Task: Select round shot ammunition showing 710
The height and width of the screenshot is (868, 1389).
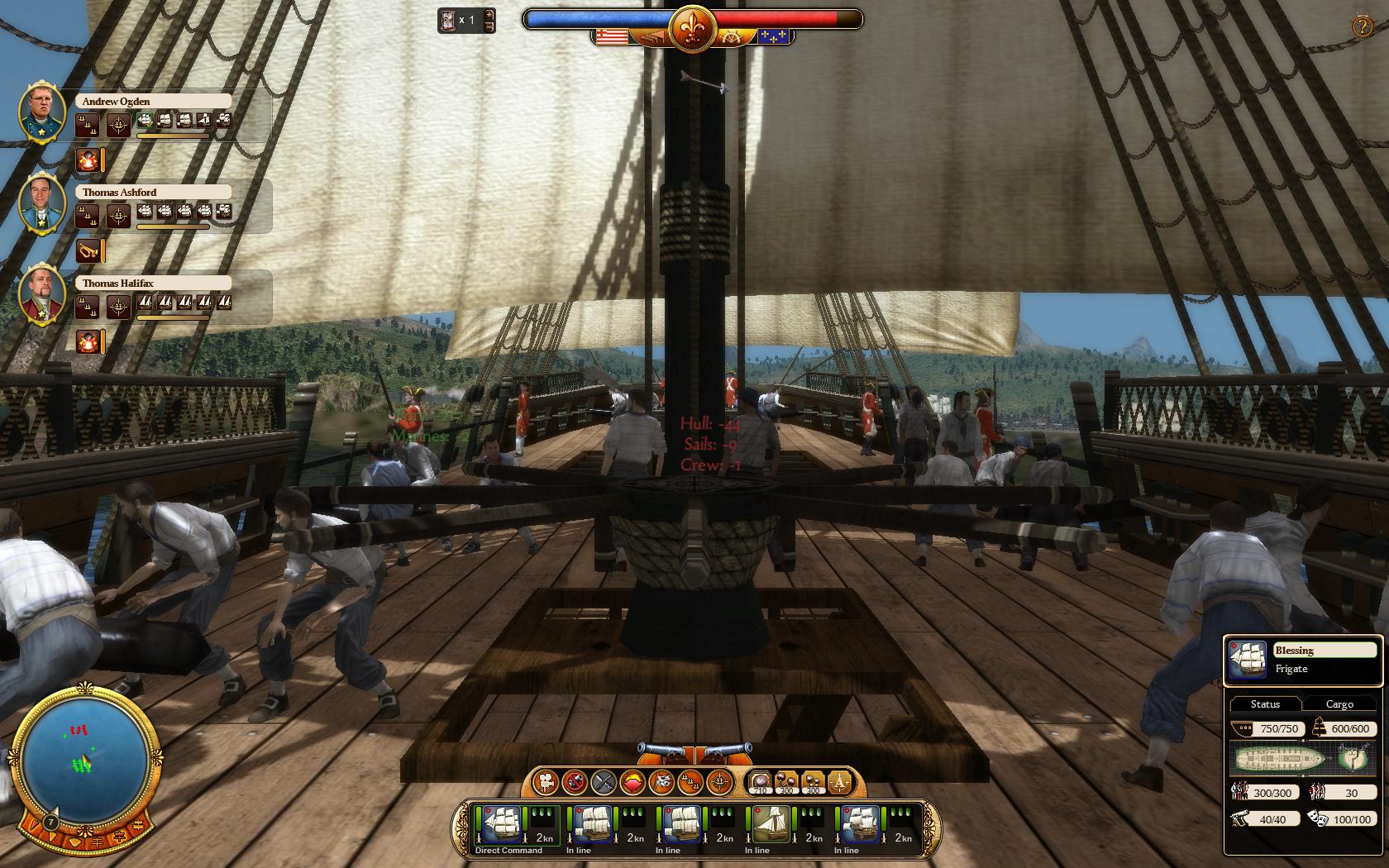Action: 760,781
